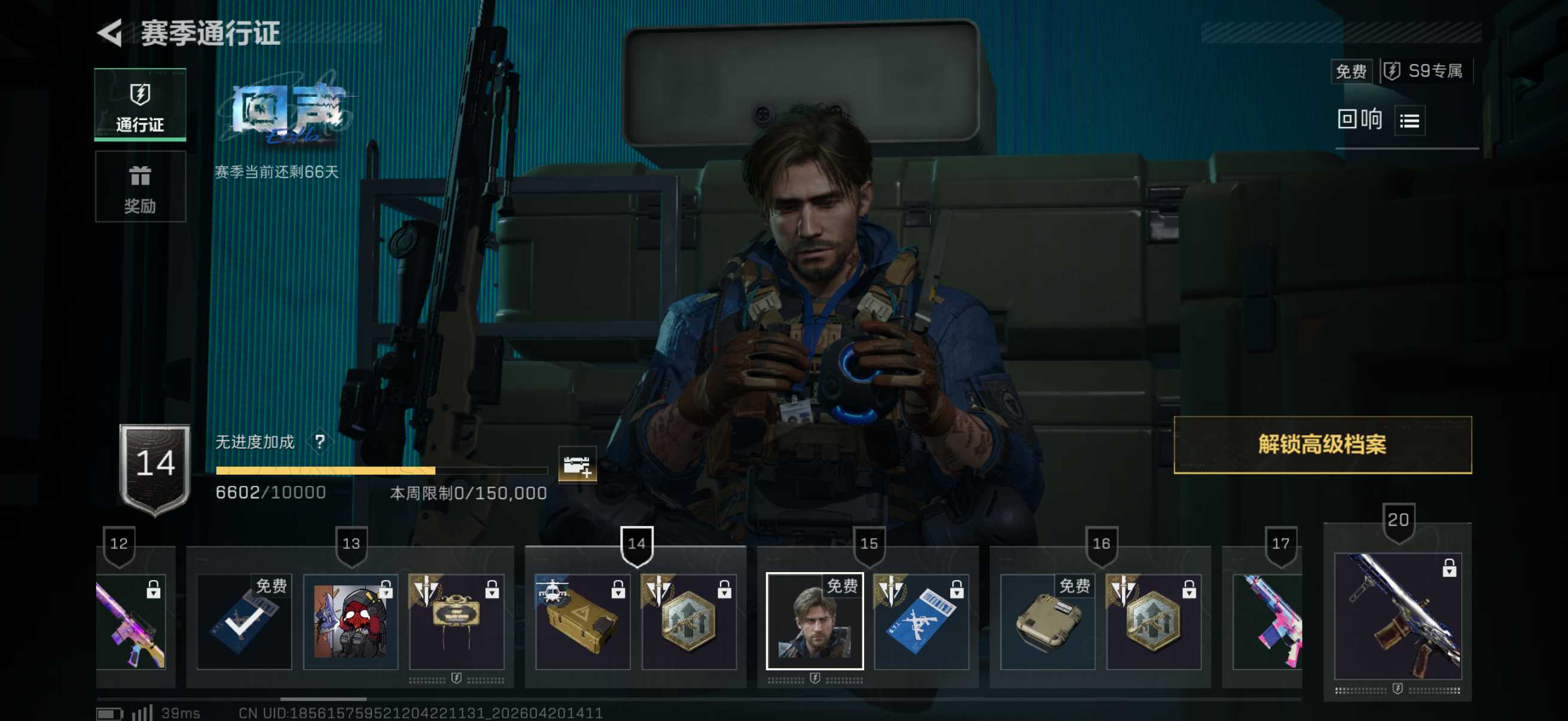The width and height of the screenshot is (1568, 721).
Task: Go back using the arrow button
Action: (111, 33)
